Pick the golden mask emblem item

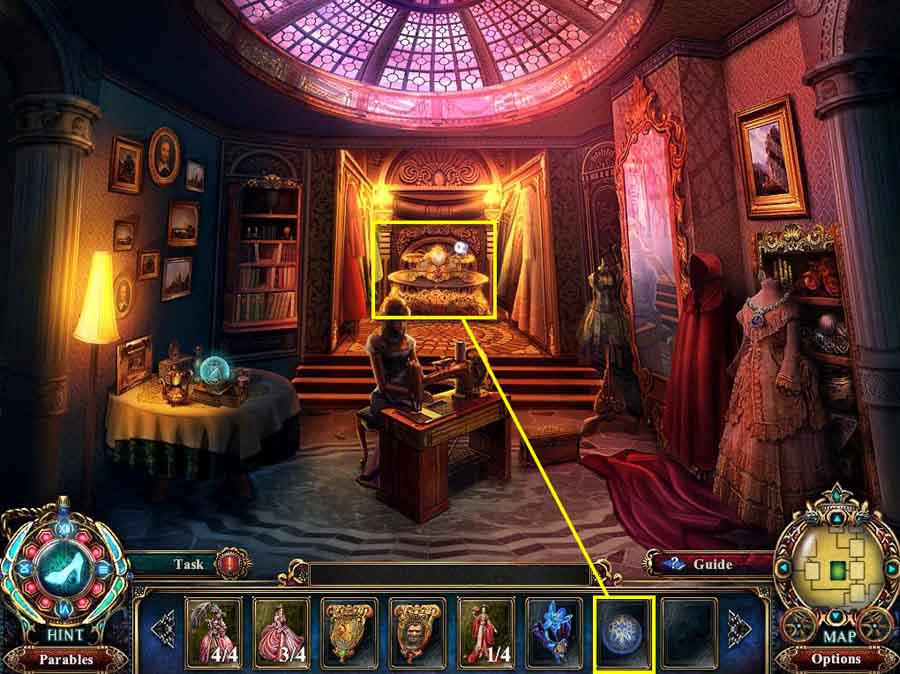coord(418,631)
